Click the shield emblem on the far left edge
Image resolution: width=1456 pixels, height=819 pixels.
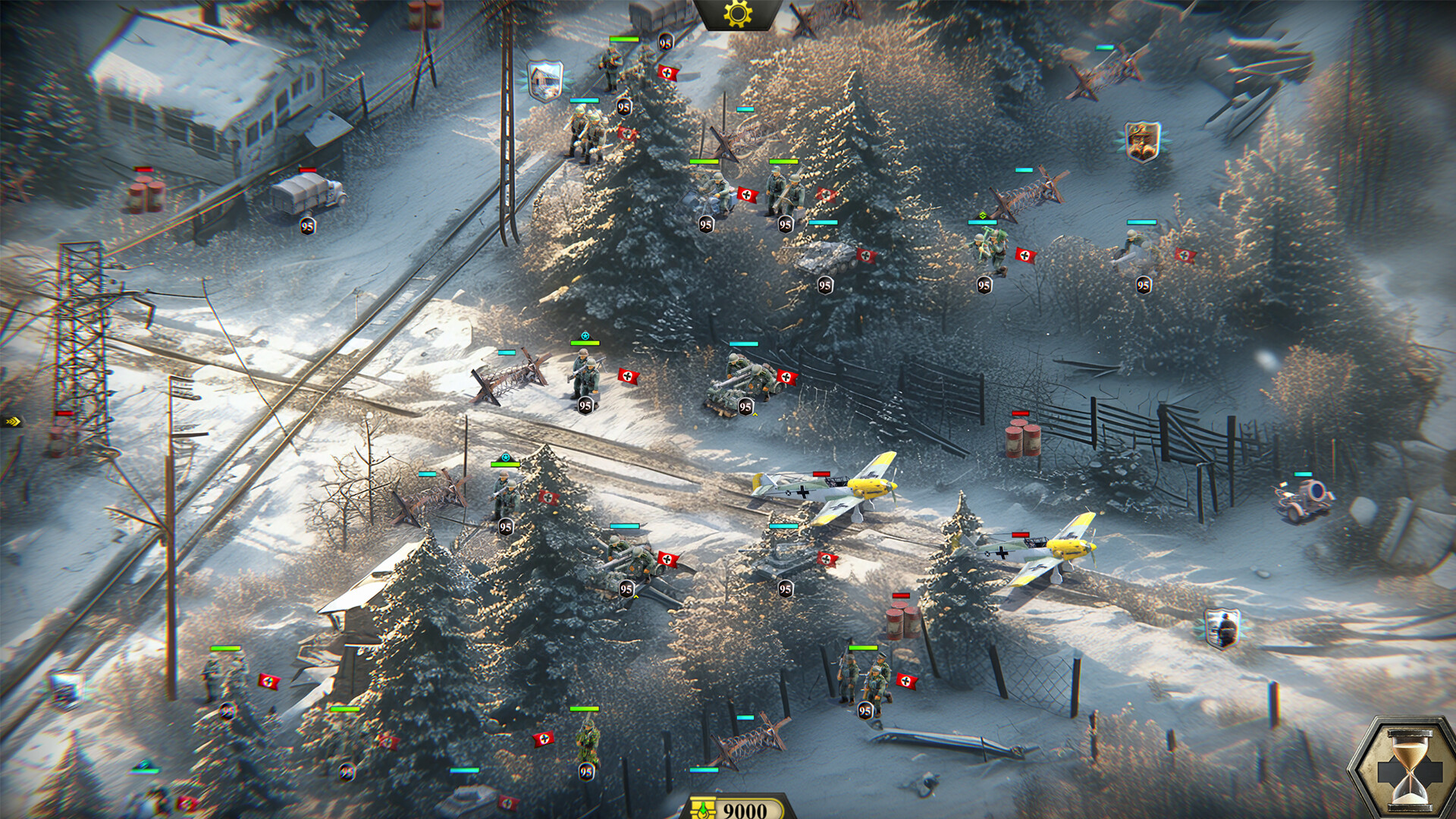click(x=67, y=688)
